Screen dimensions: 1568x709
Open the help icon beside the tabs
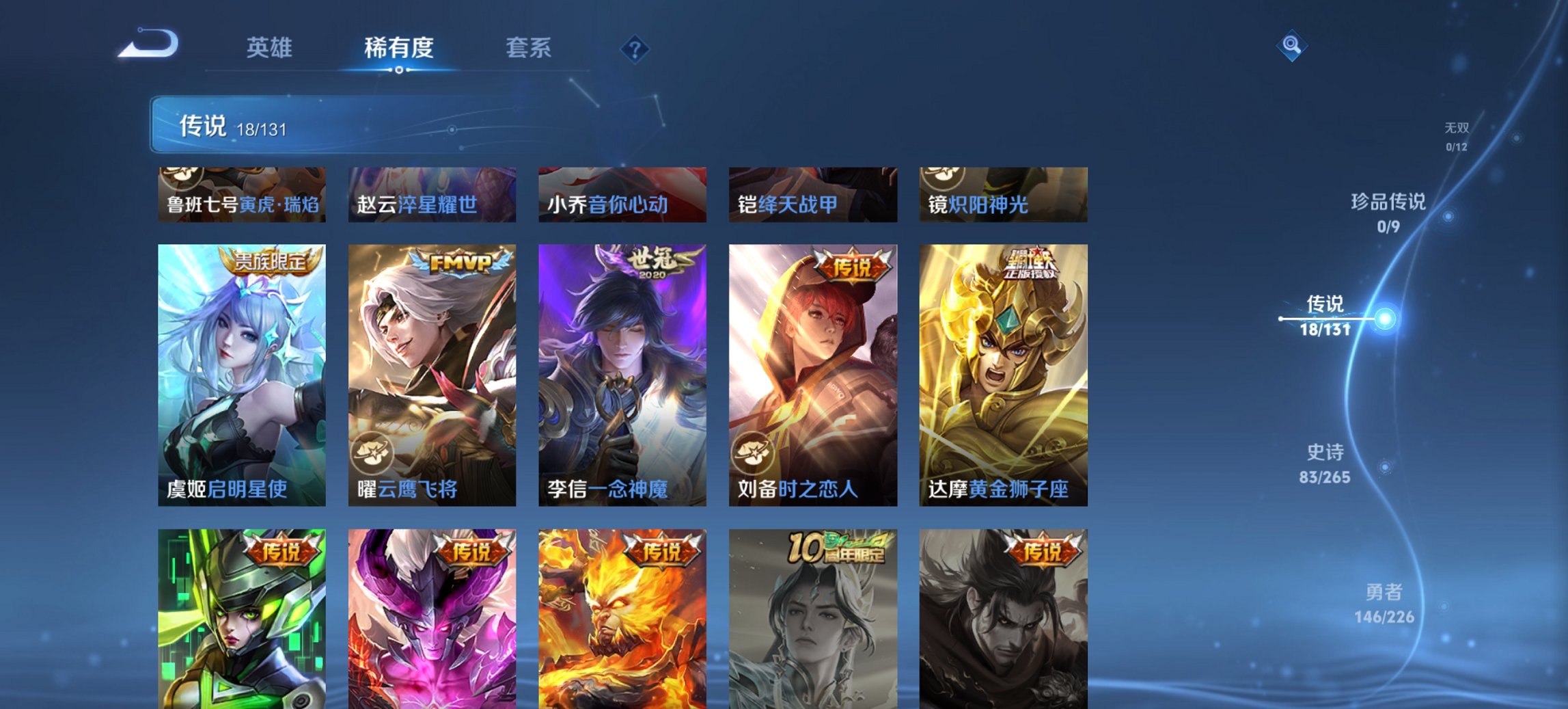[x=634, y=48]
